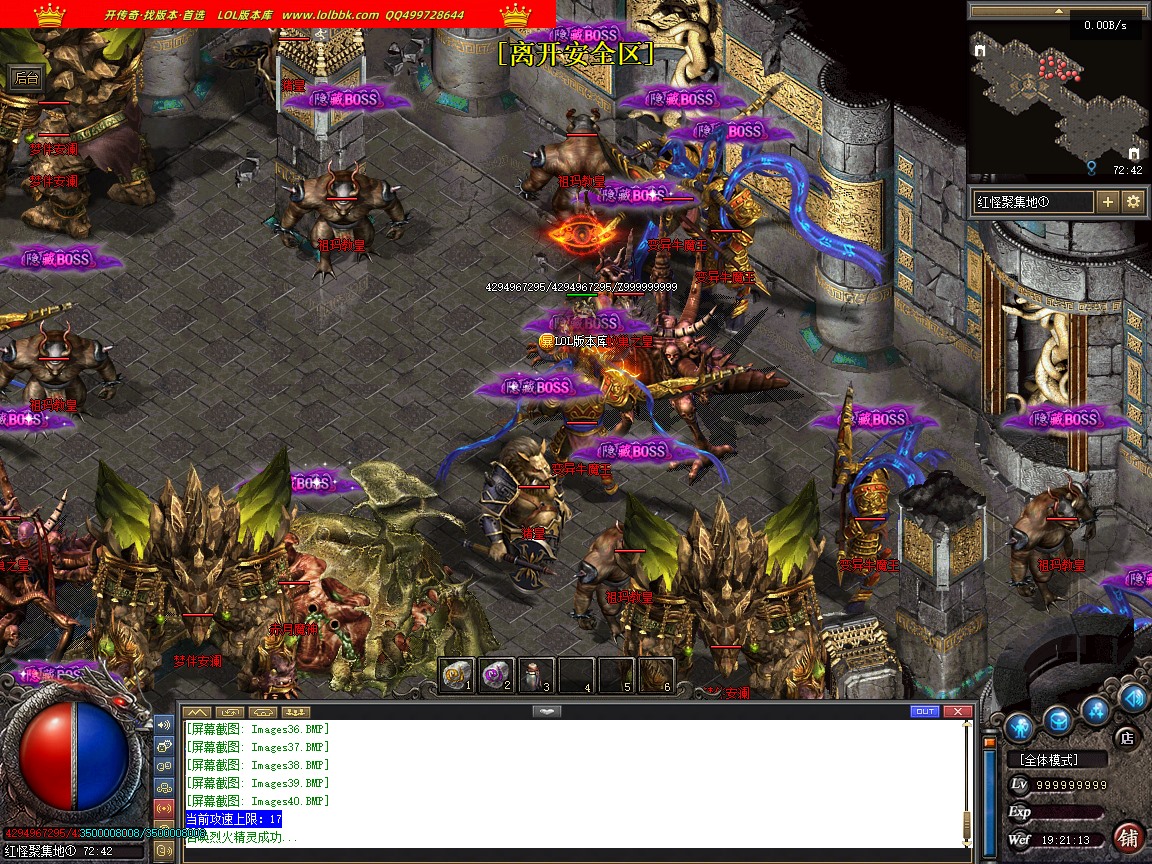Click the plus button beside the map name
Screen dimensions: 1152x864
[x=1108, y=202]
